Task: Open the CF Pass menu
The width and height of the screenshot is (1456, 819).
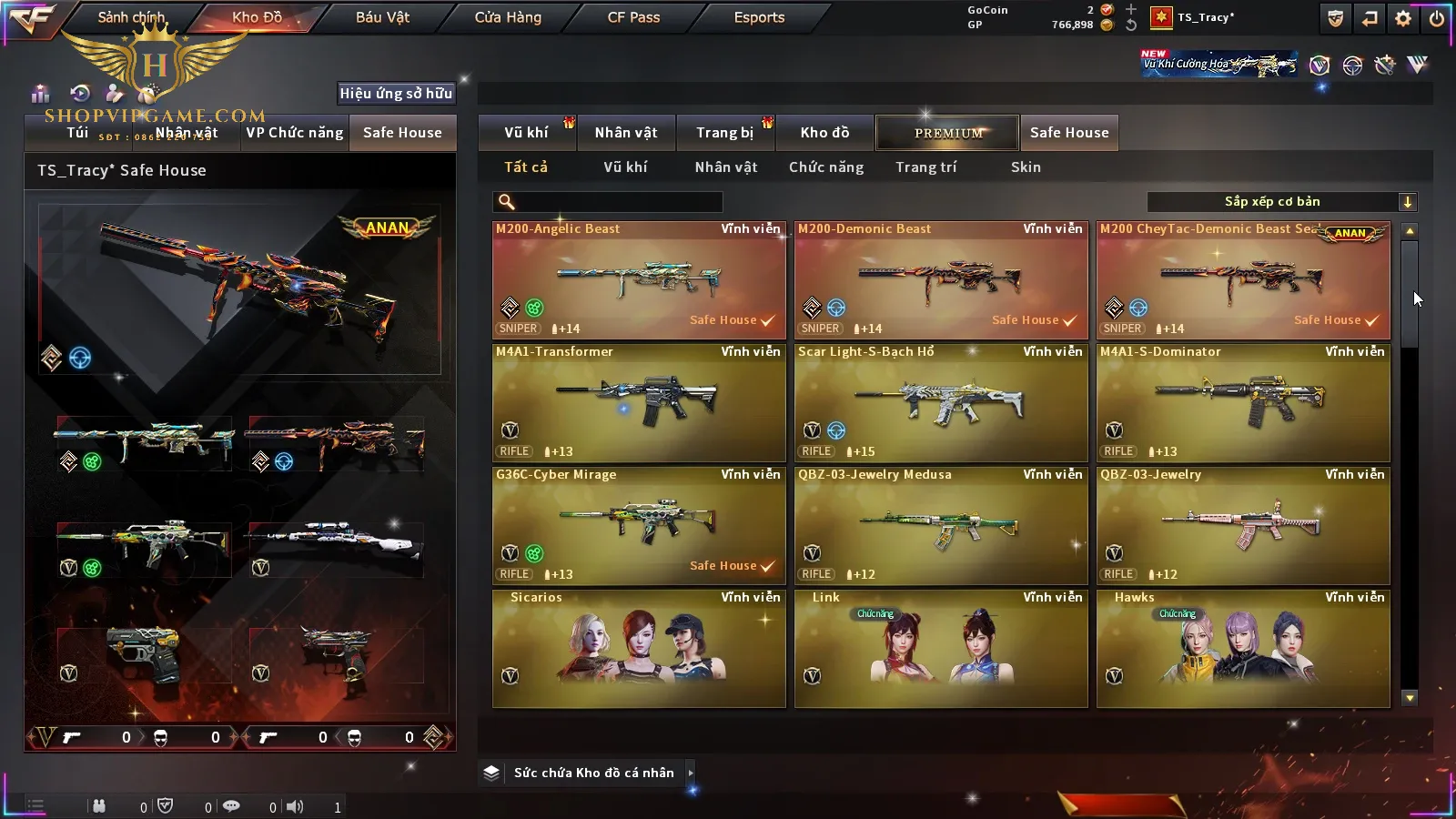Action: 633,17
